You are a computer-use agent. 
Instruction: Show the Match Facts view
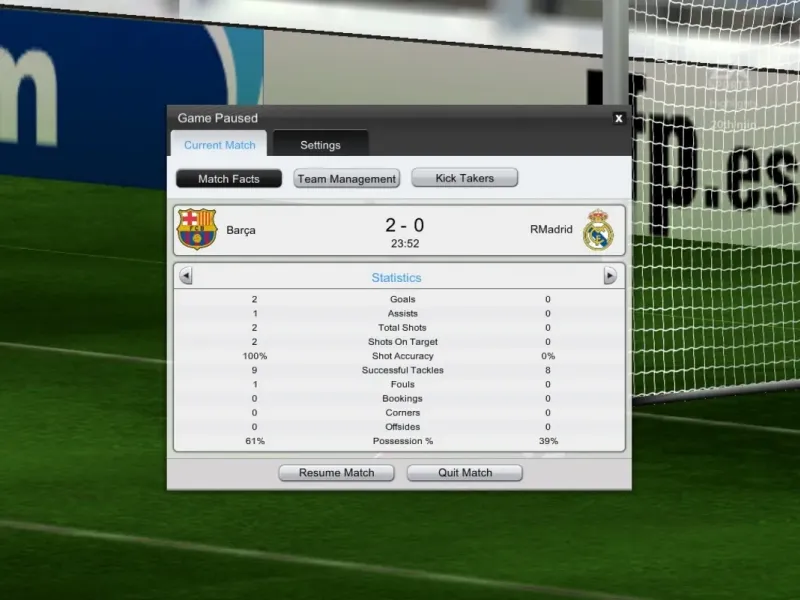click(x=229, y=179)
